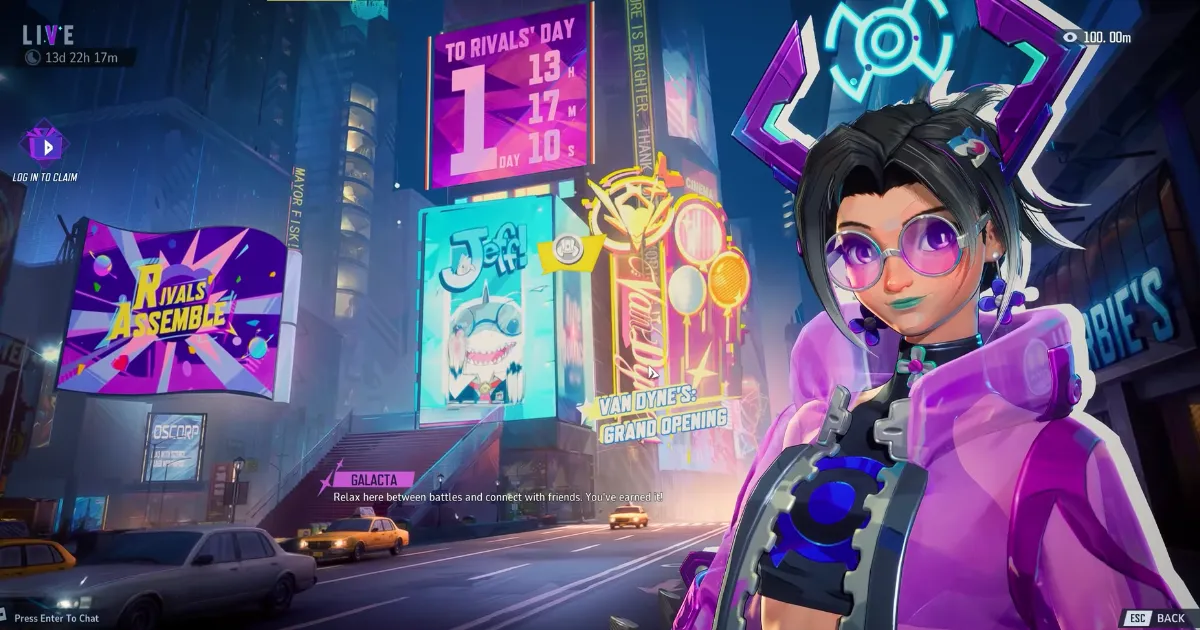
Task: Activate the chat box at the bottom
Action: 56,618
